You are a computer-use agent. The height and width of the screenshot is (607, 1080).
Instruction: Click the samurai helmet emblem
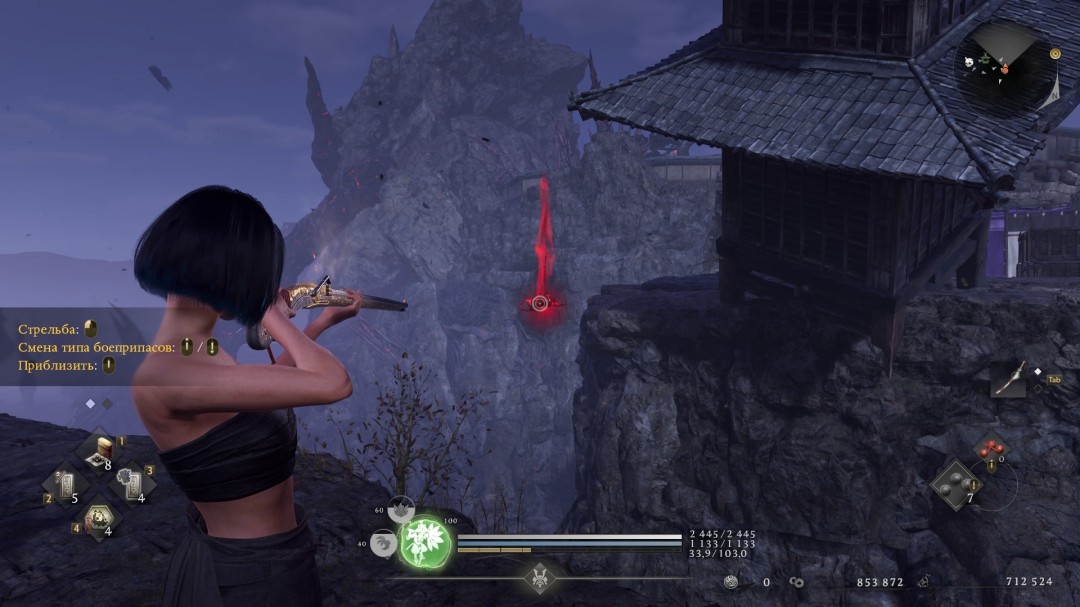tap(541, 577)
